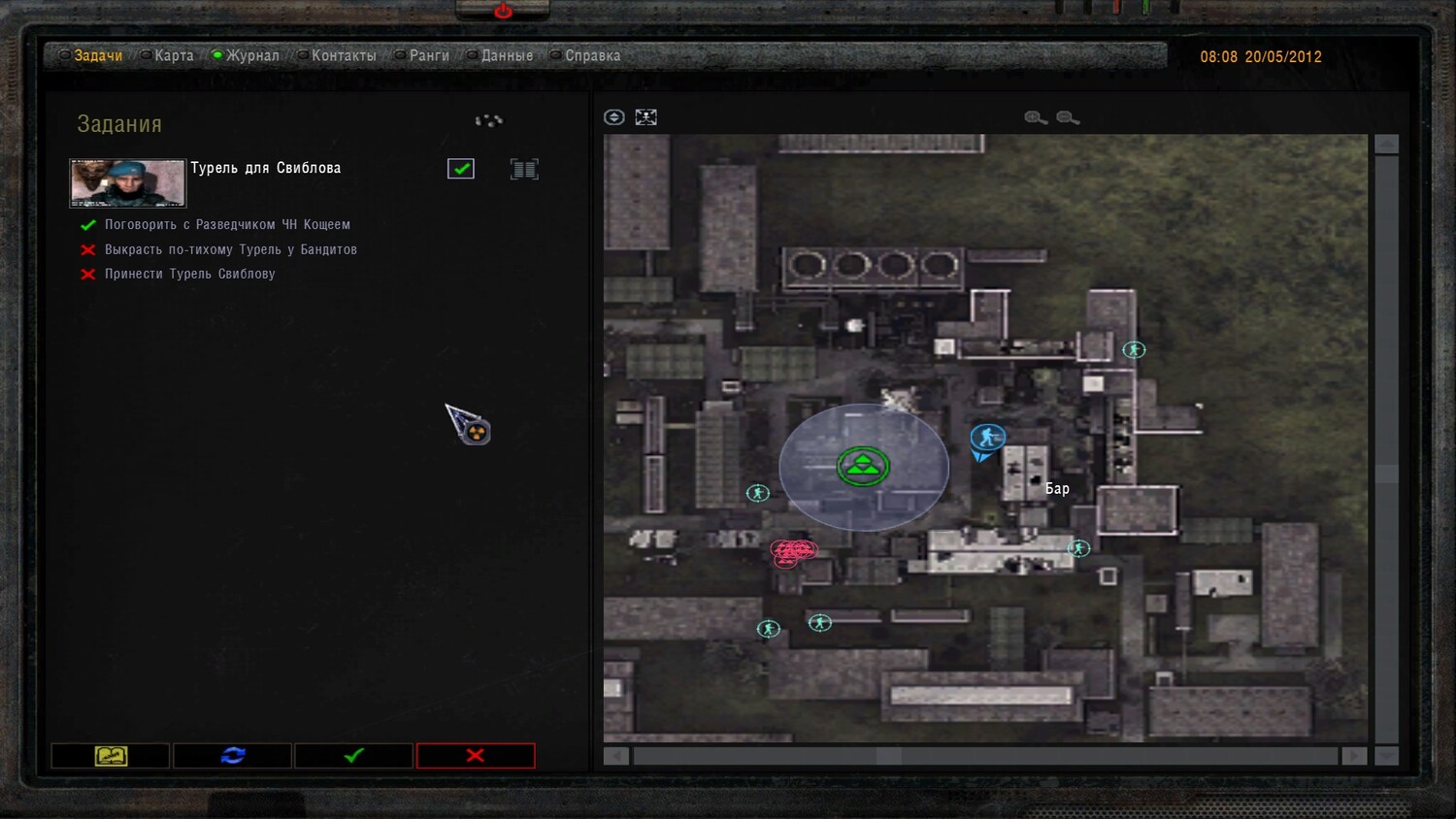Viewport: 1456px width, 819px height.
Task: Click the red X button at the bottom
Action: (x=476, y=756)
